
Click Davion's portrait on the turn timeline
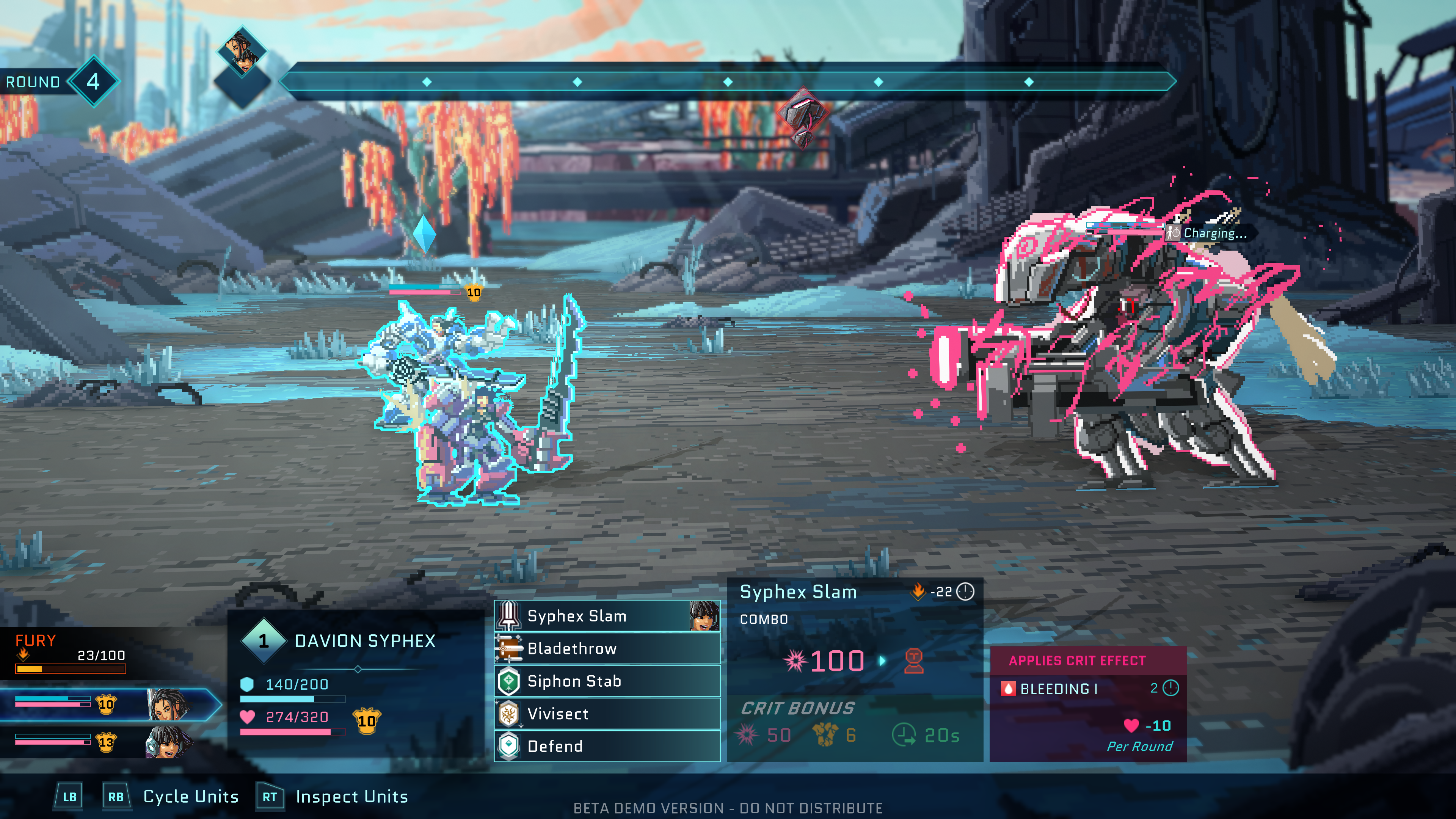[x=242, y=52]
